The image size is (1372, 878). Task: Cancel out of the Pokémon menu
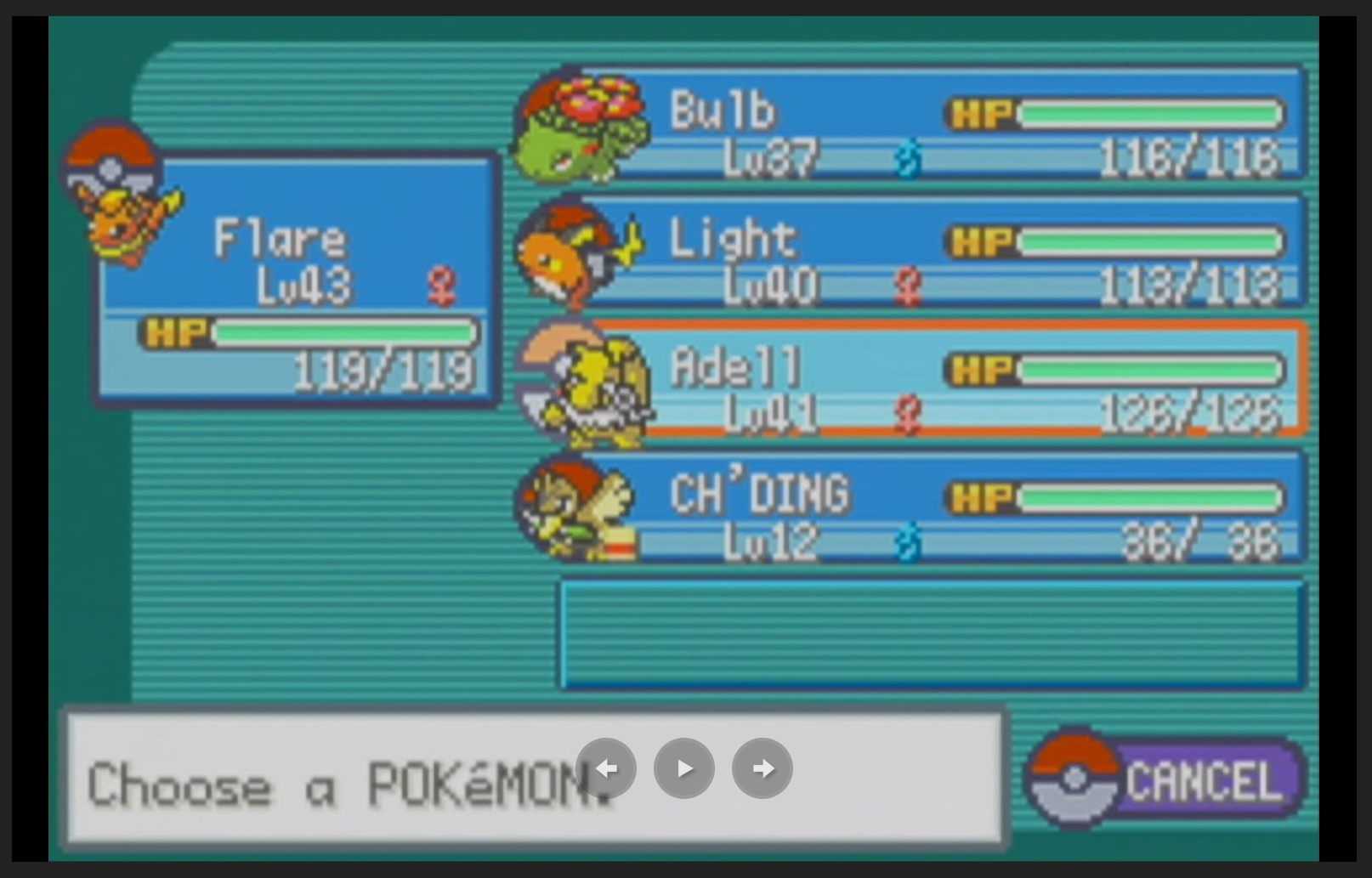point(1166,779)
